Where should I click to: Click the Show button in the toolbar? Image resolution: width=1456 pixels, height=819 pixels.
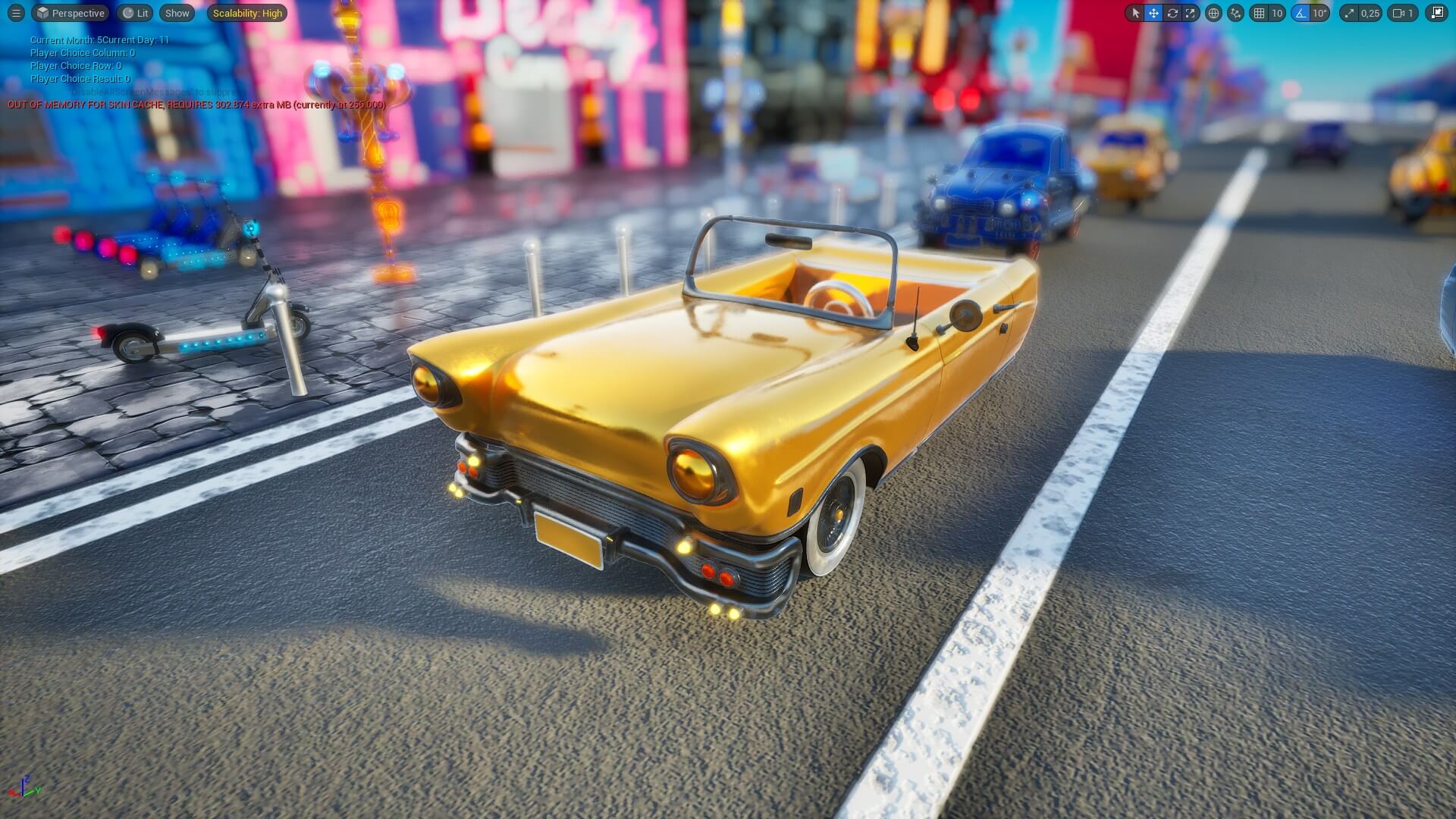click(177, 13)
